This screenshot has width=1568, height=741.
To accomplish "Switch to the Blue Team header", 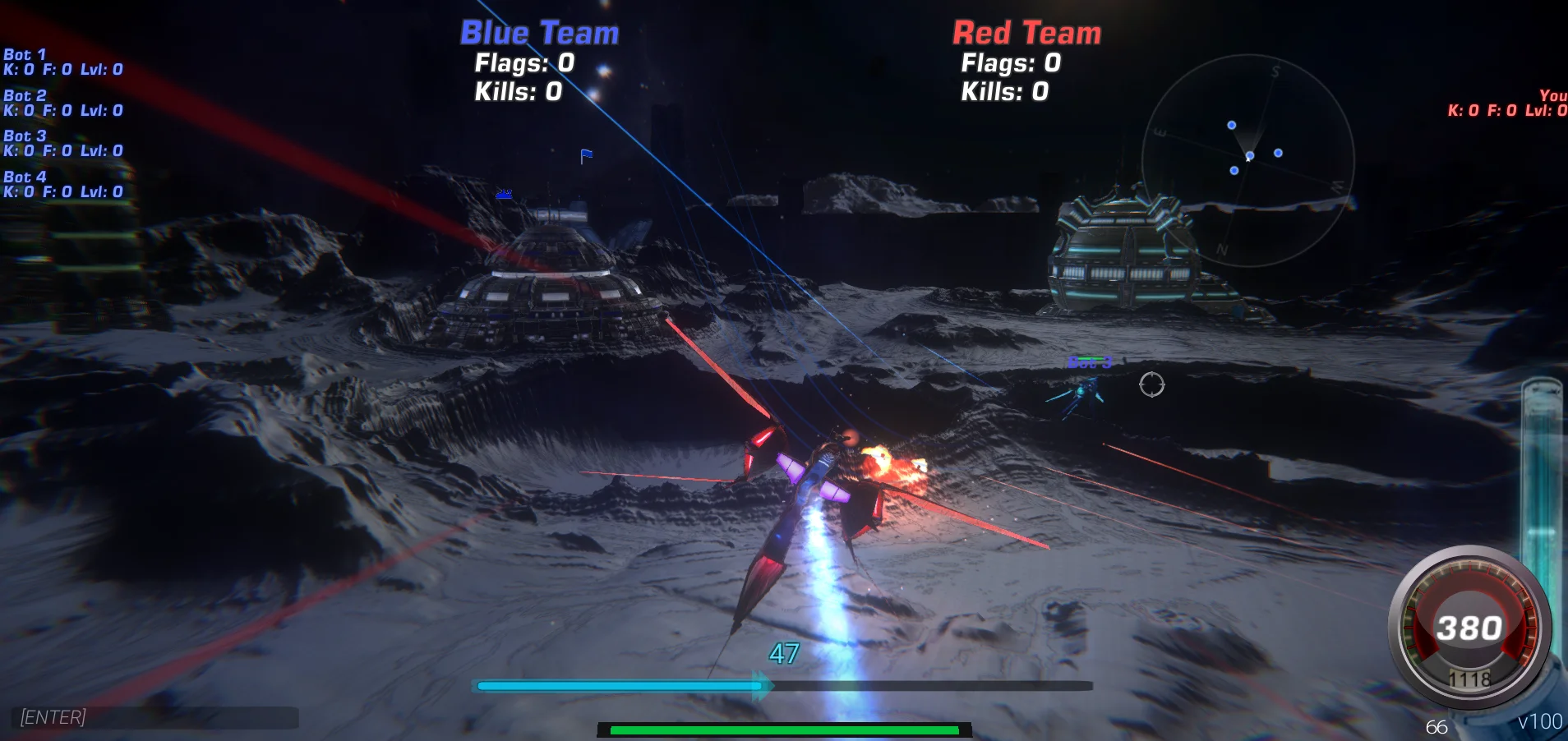I will (x=540, y=32).
